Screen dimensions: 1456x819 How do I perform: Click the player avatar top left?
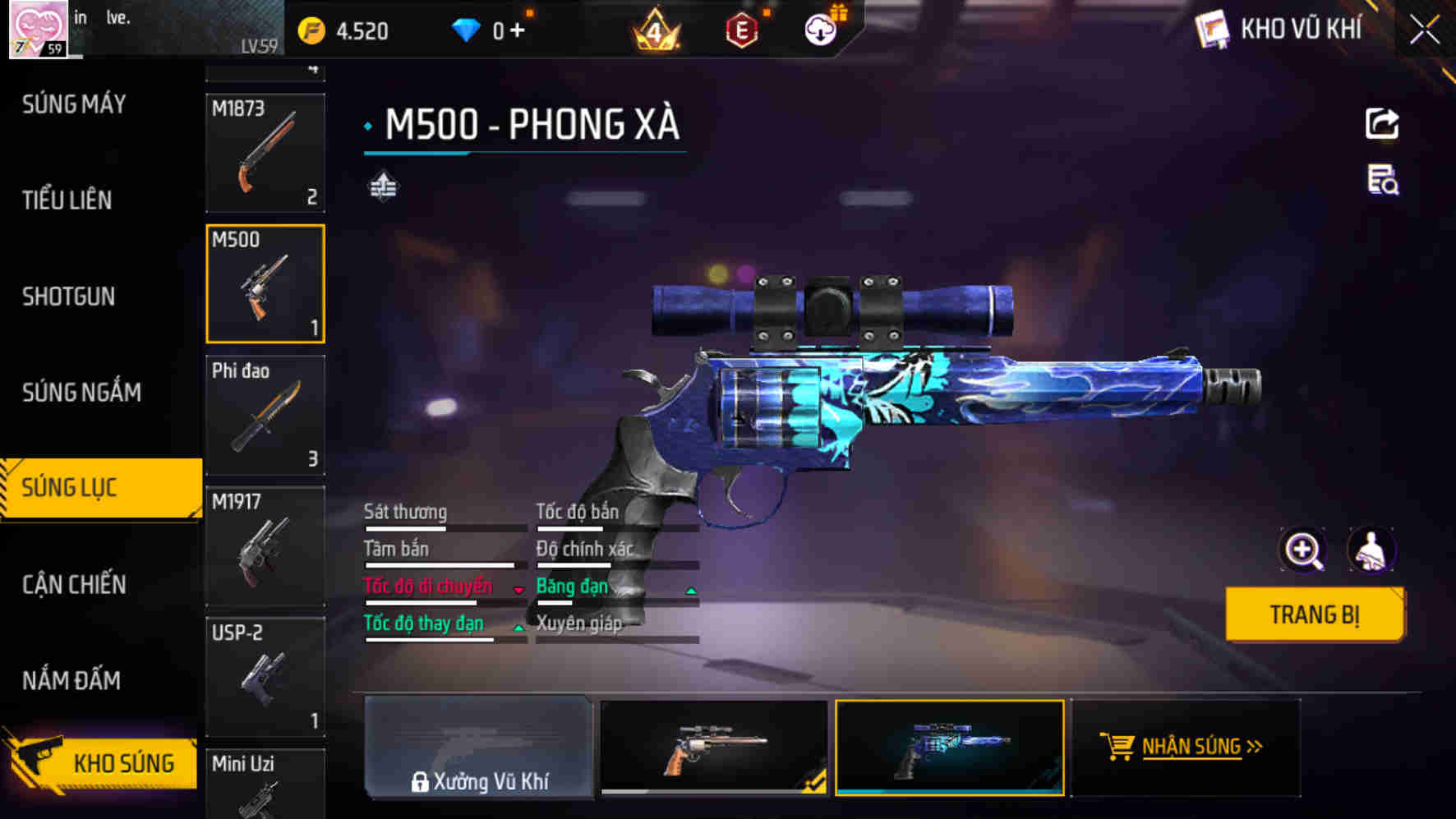pyautogui.click(x=38, y=29)
